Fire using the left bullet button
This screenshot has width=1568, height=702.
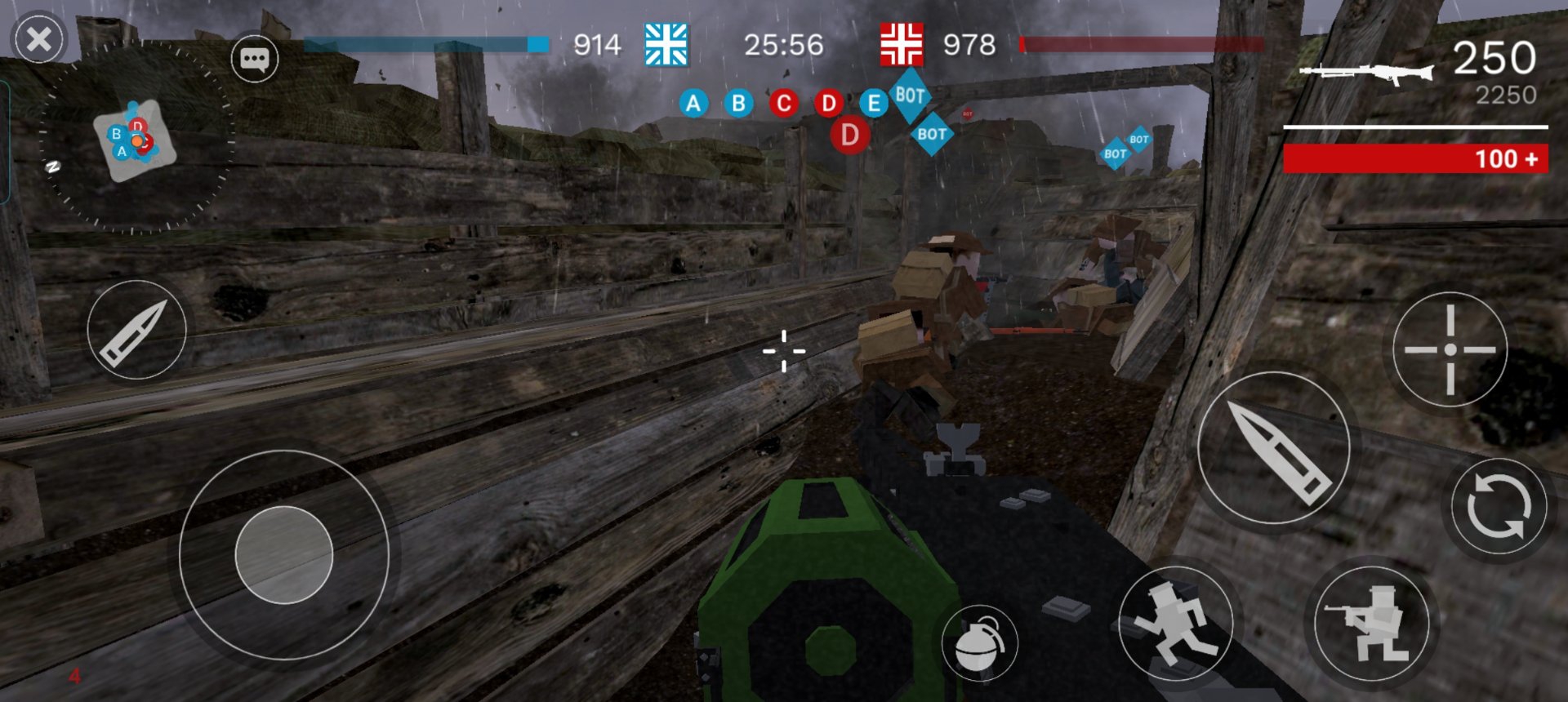(136, 330)
